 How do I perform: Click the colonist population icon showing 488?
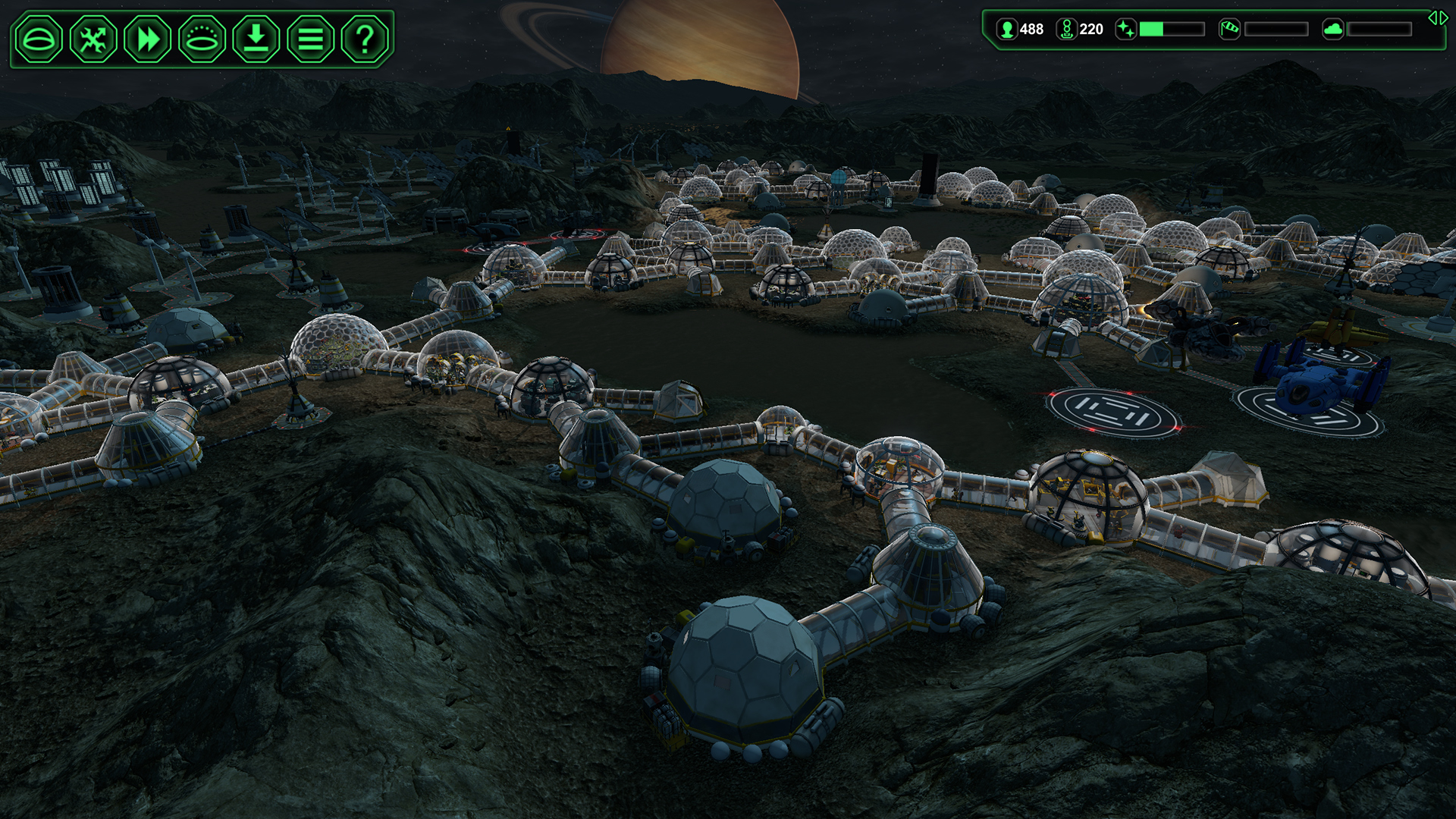(1007, 29)
